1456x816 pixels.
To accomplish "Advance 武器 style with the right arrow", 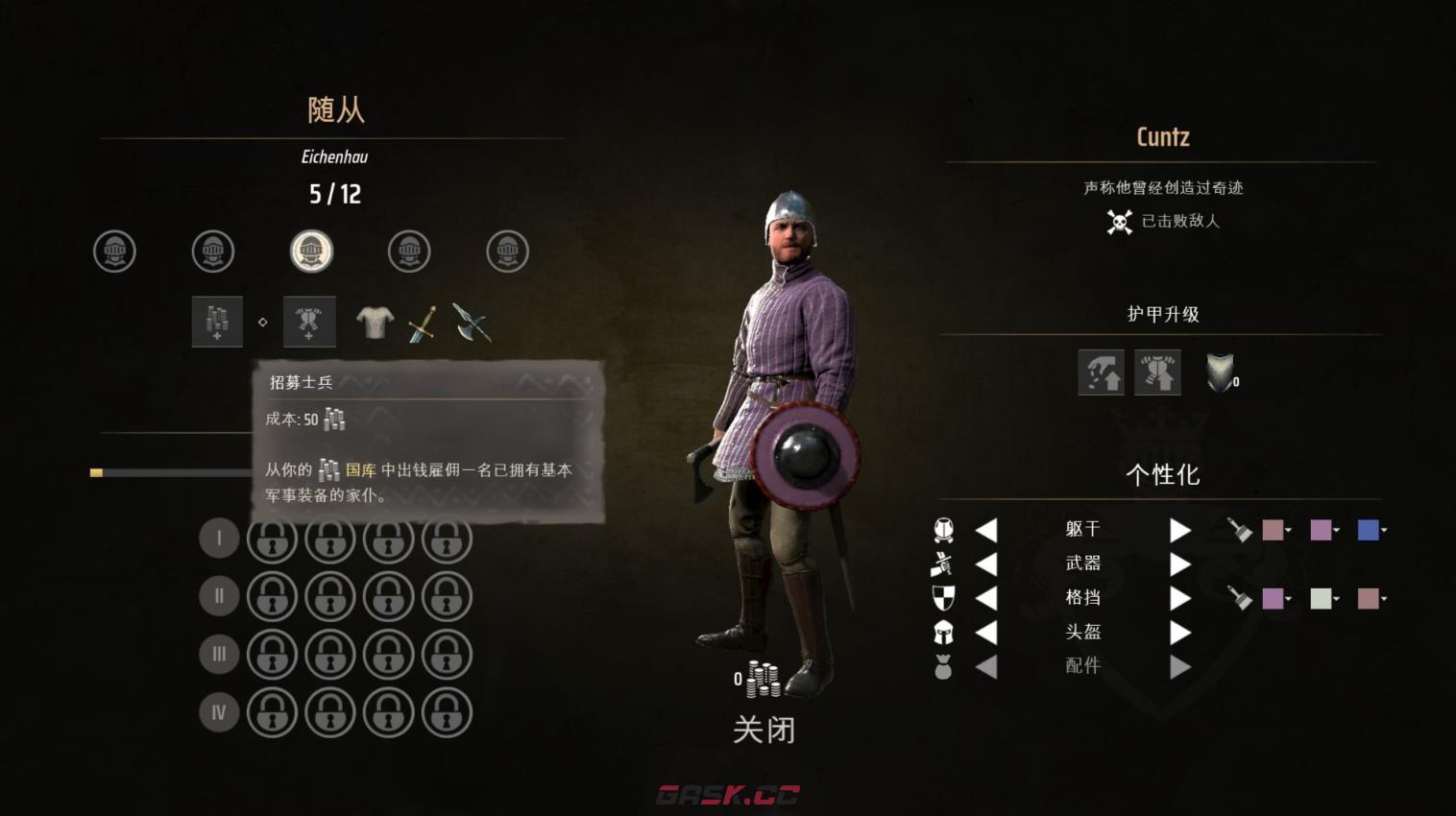I will [x=1179, y=564].
